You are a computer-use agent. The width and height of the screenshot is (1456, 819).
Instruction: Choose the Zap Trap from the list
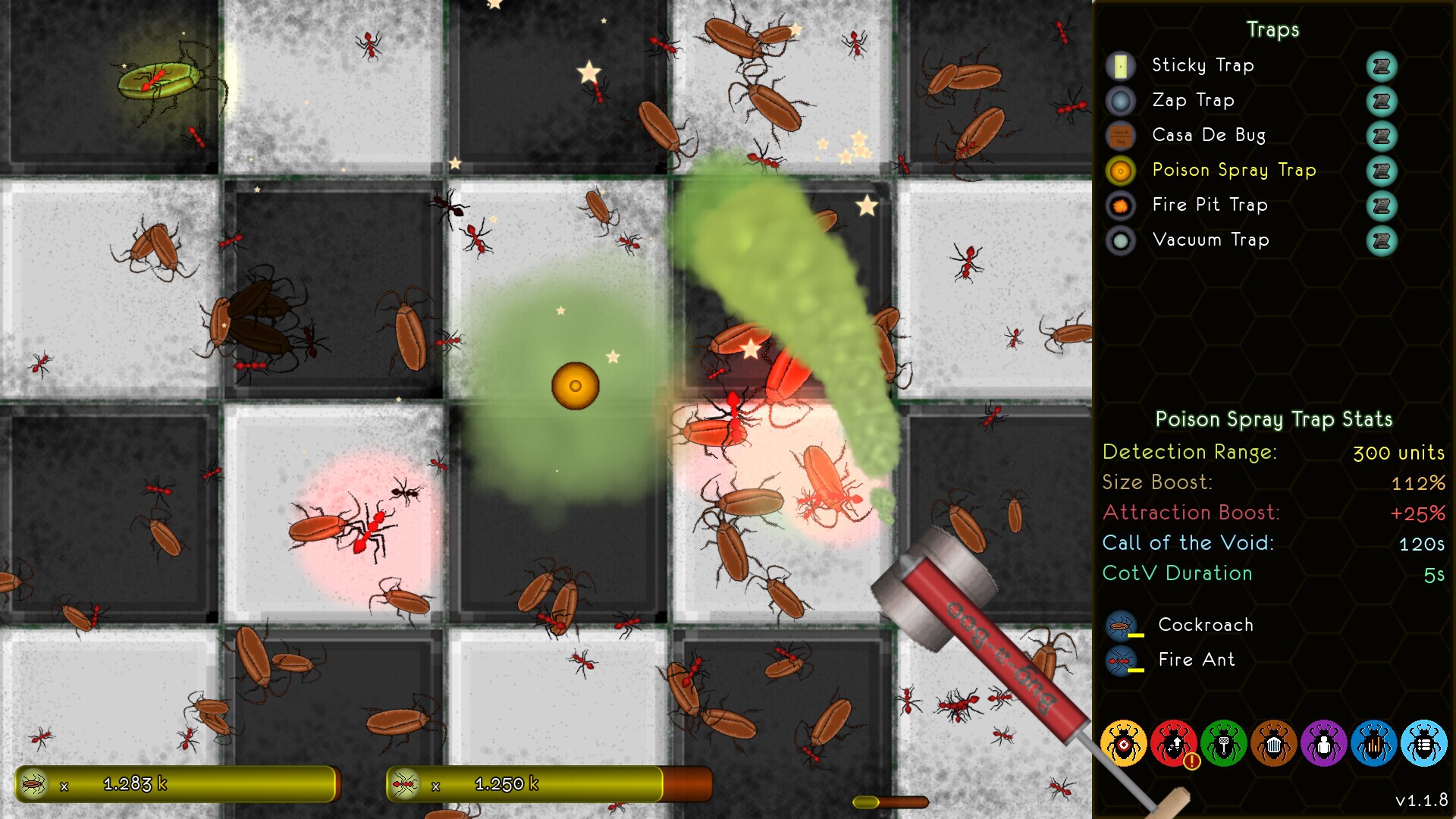pos(1193,101)
